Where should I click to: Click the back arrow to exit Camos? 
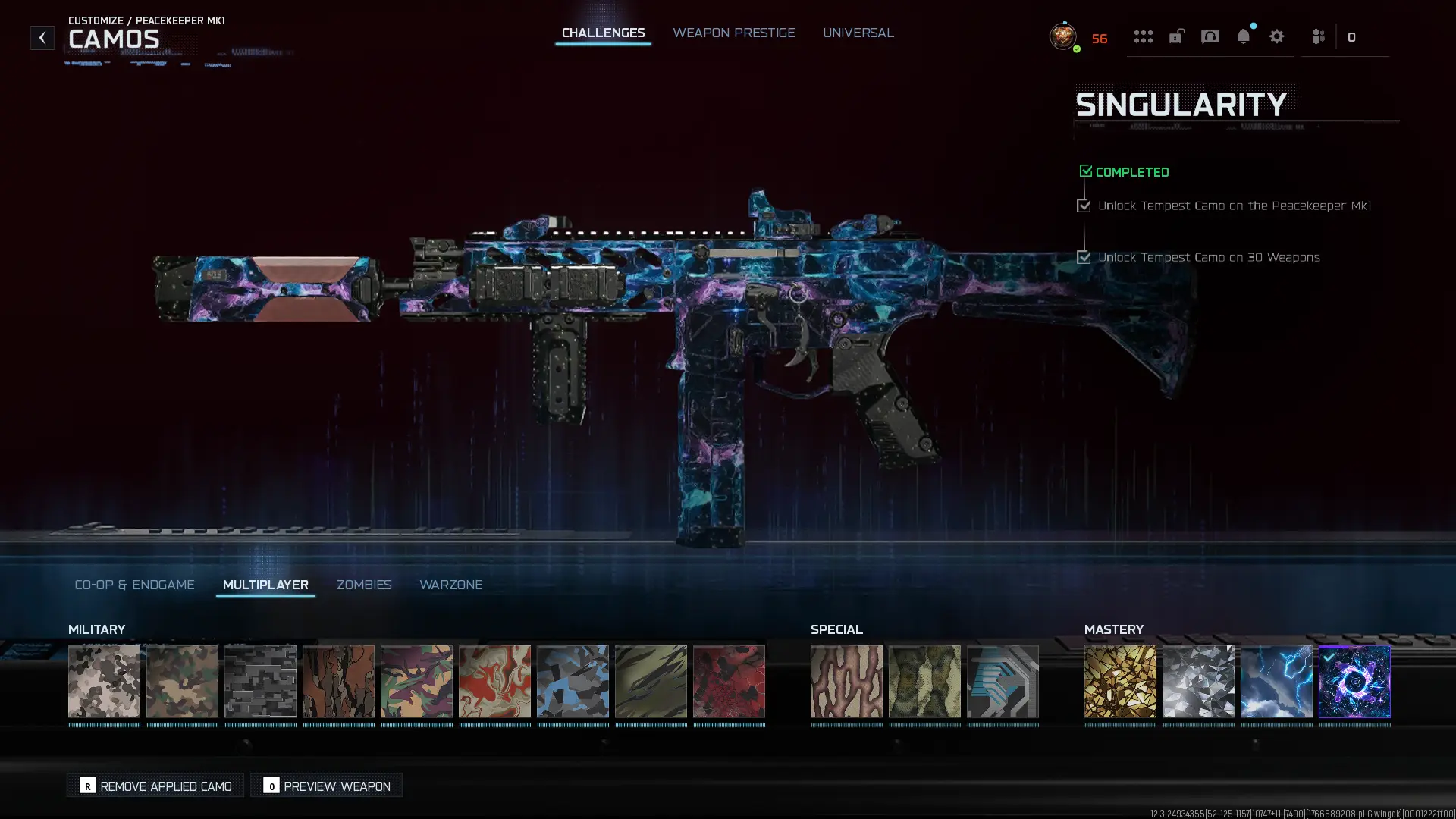coord(42,36)
